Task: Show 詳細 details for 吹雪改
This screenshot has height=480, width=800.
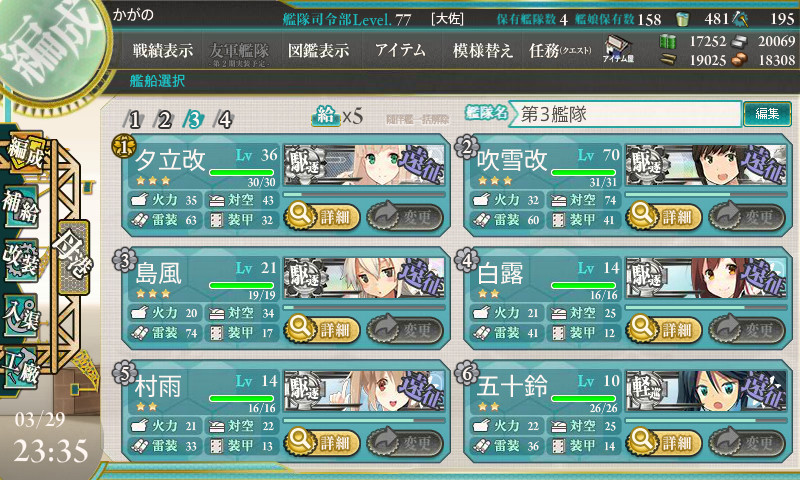Action: coord(661,215)
